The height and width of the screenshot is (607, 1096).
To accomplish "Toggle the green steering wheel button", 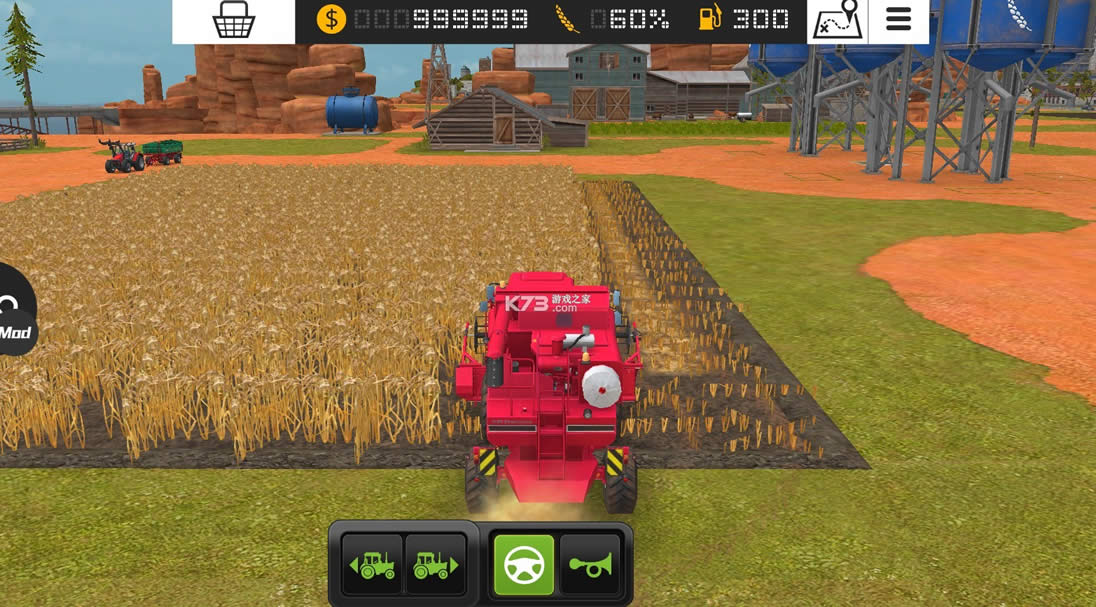I will [x=524, y=565].
